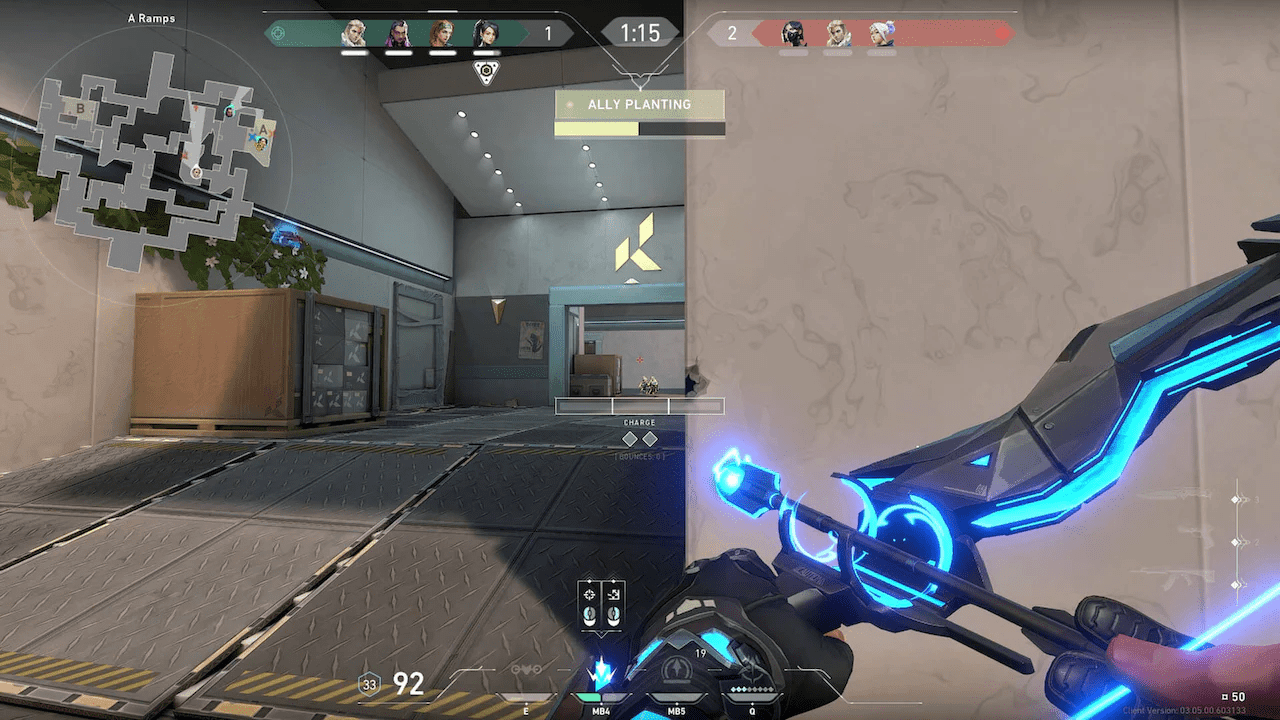The height and width of the screenshot is (720, 1280).
Task: Click the masked enemy agent portrait
Action: tap(793, 33)
